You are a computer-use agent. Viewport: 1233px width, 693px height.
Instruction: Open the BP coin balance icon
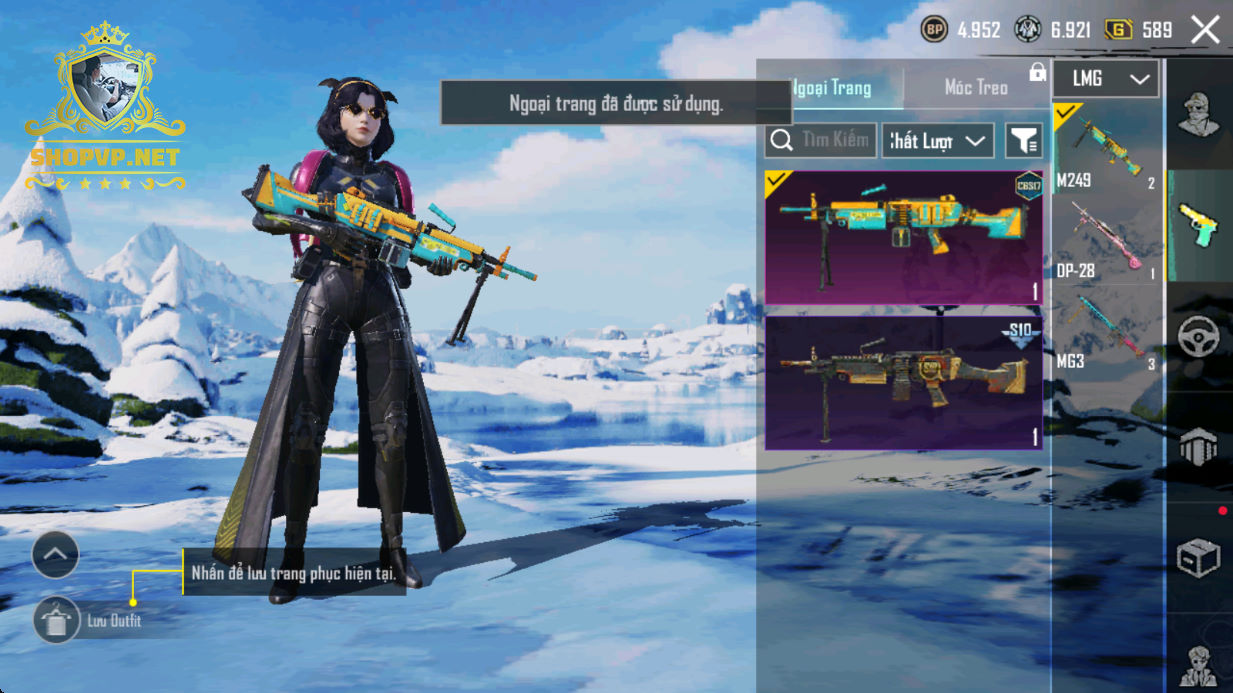coord(934,30)
